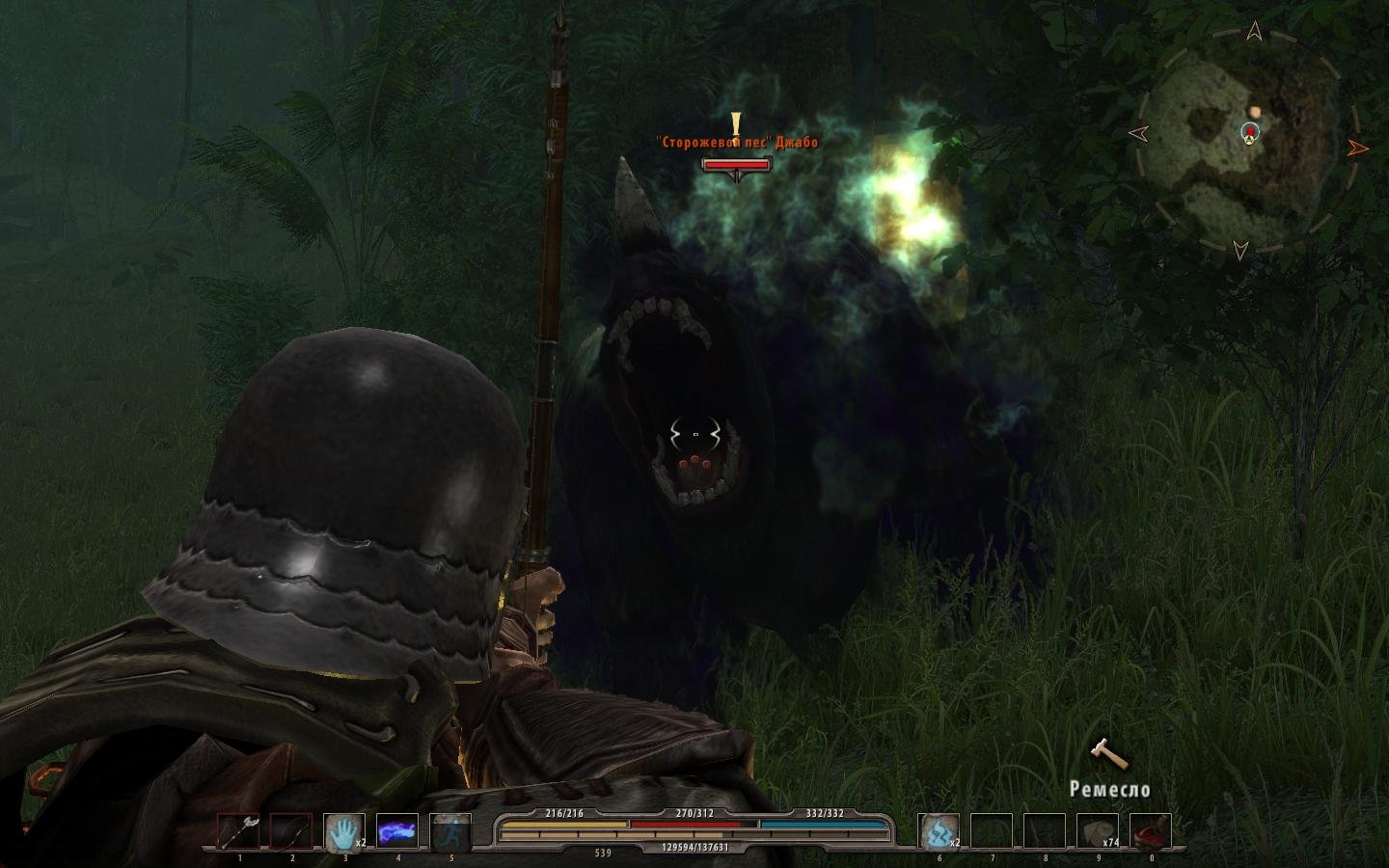
Task: Click the orange compass arrow on the minimap
Action: click(x=1358, y=148)
